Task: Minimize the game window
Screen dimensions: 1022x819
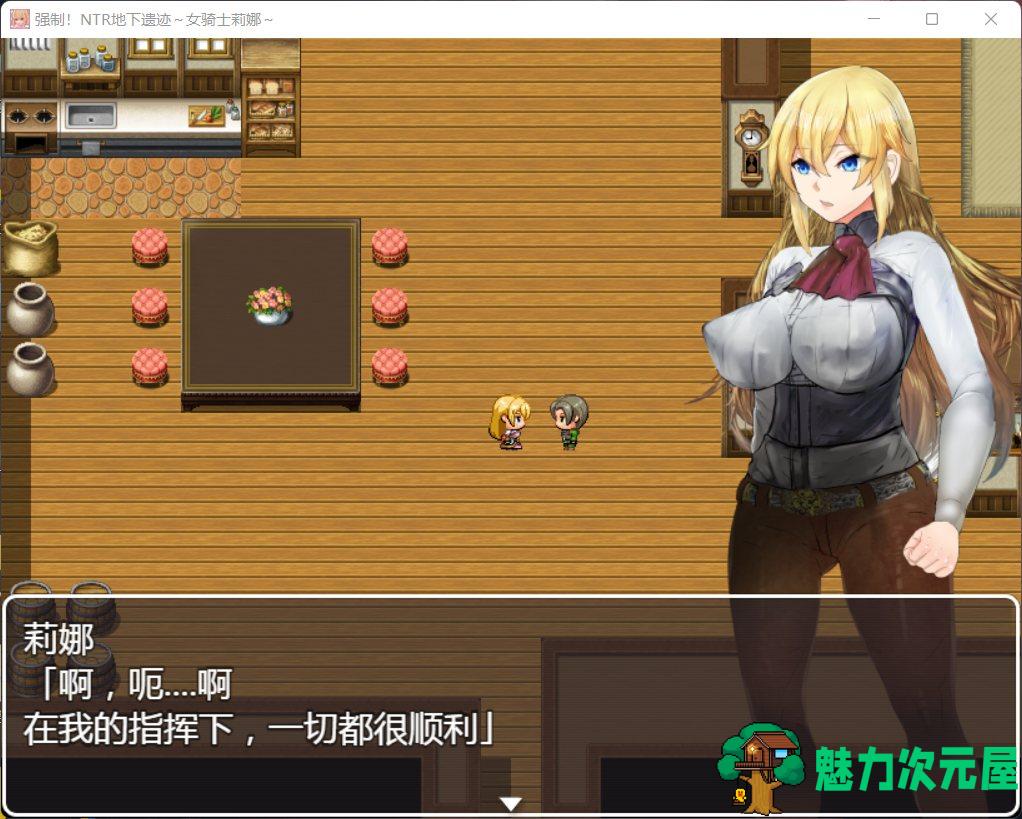Action: coord(873,19)
